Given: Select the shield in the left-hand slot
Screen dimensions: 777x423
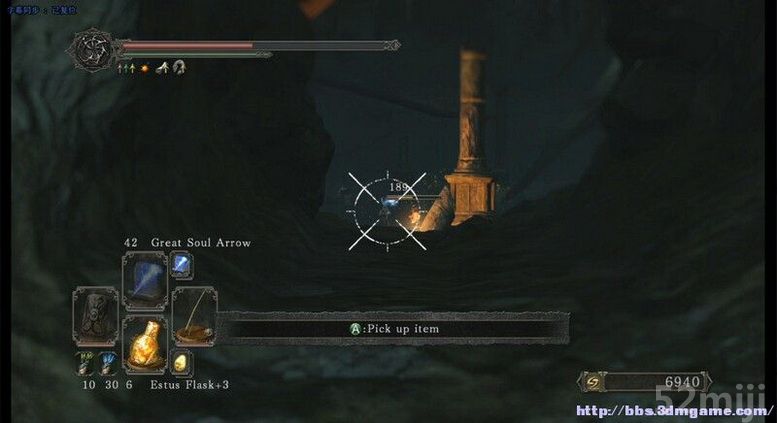Looking at the screenshot, I should tap(96, 315).
